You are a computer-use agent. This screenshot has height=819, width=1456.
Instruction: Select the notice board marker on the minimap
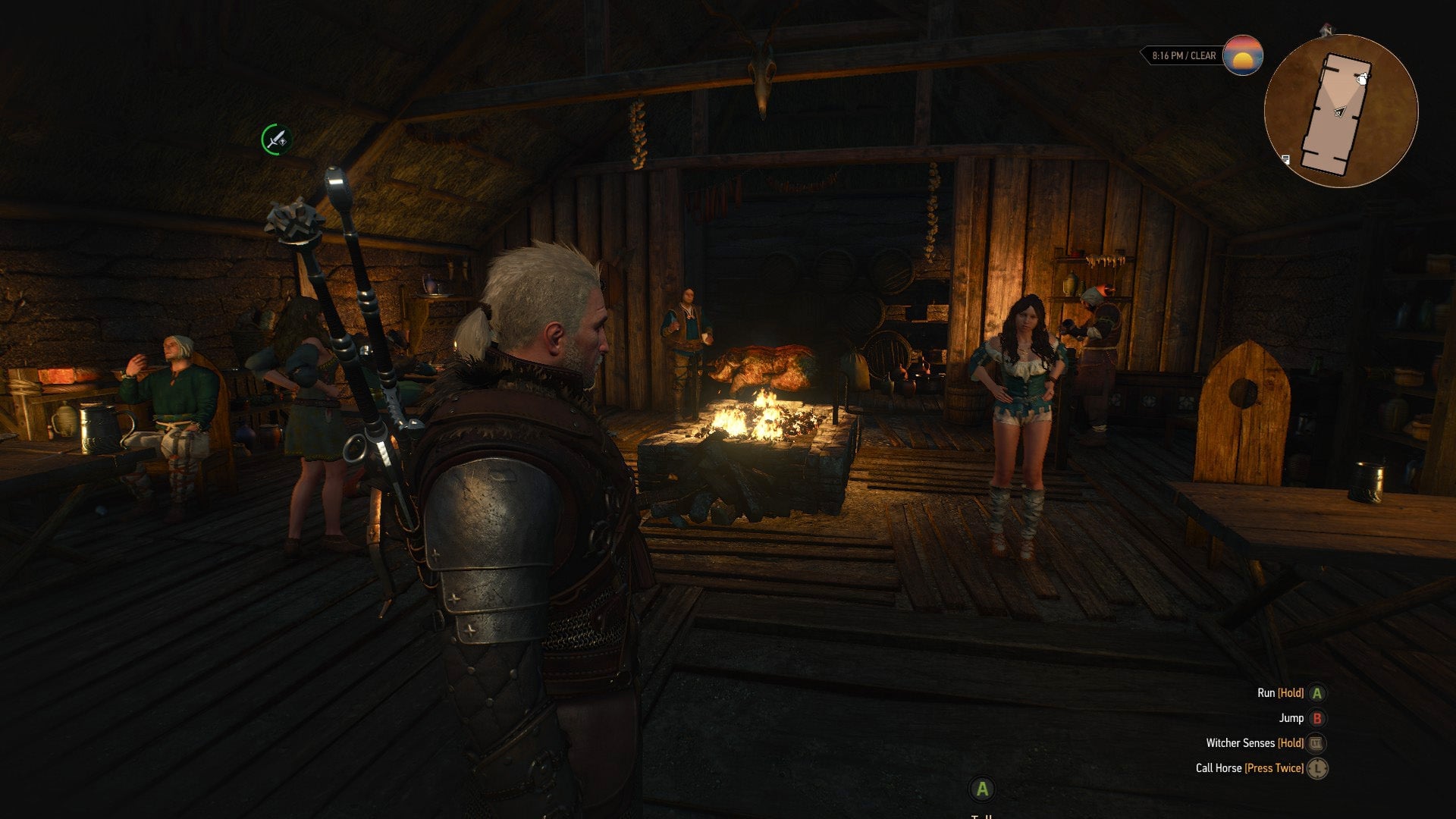pos(1286,159)
